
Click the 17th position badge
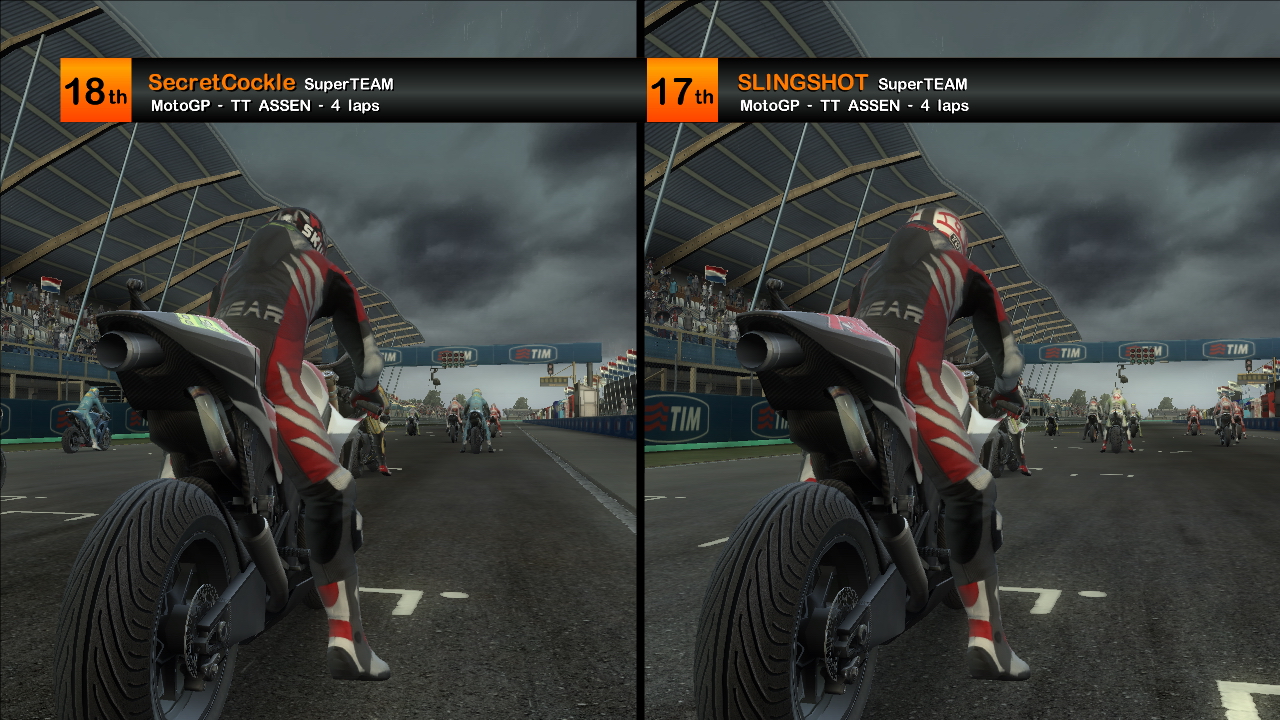pos(680,90)
